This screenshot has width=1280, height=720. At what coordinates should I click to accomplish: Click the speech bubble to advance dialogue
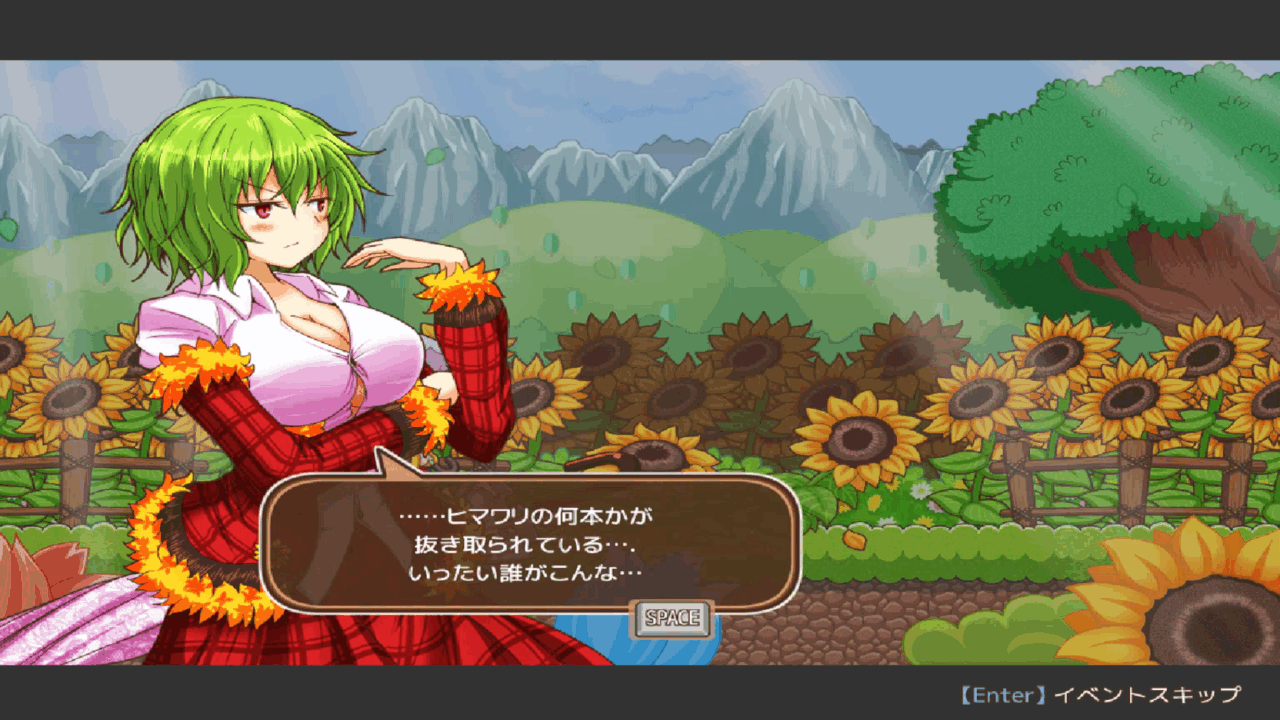point(530,544)
